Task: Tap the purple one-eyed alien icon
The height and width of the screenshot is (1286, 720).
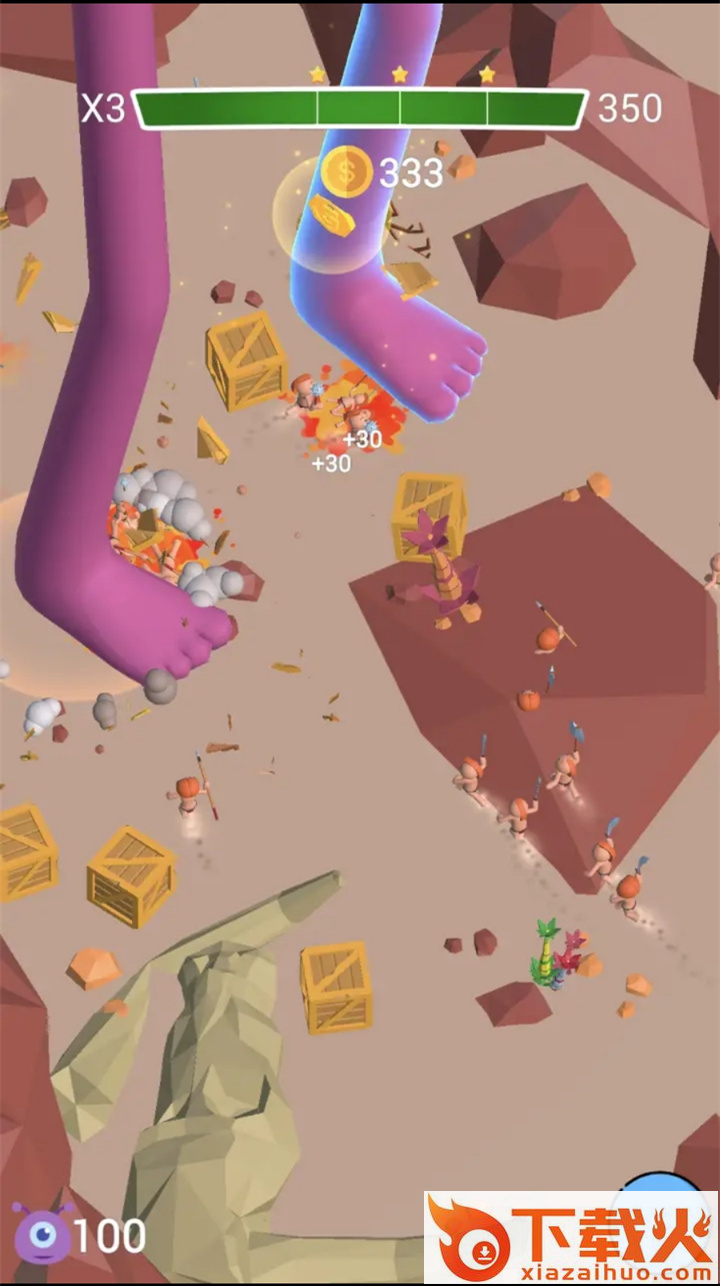Action: (x=42, y=1235)
